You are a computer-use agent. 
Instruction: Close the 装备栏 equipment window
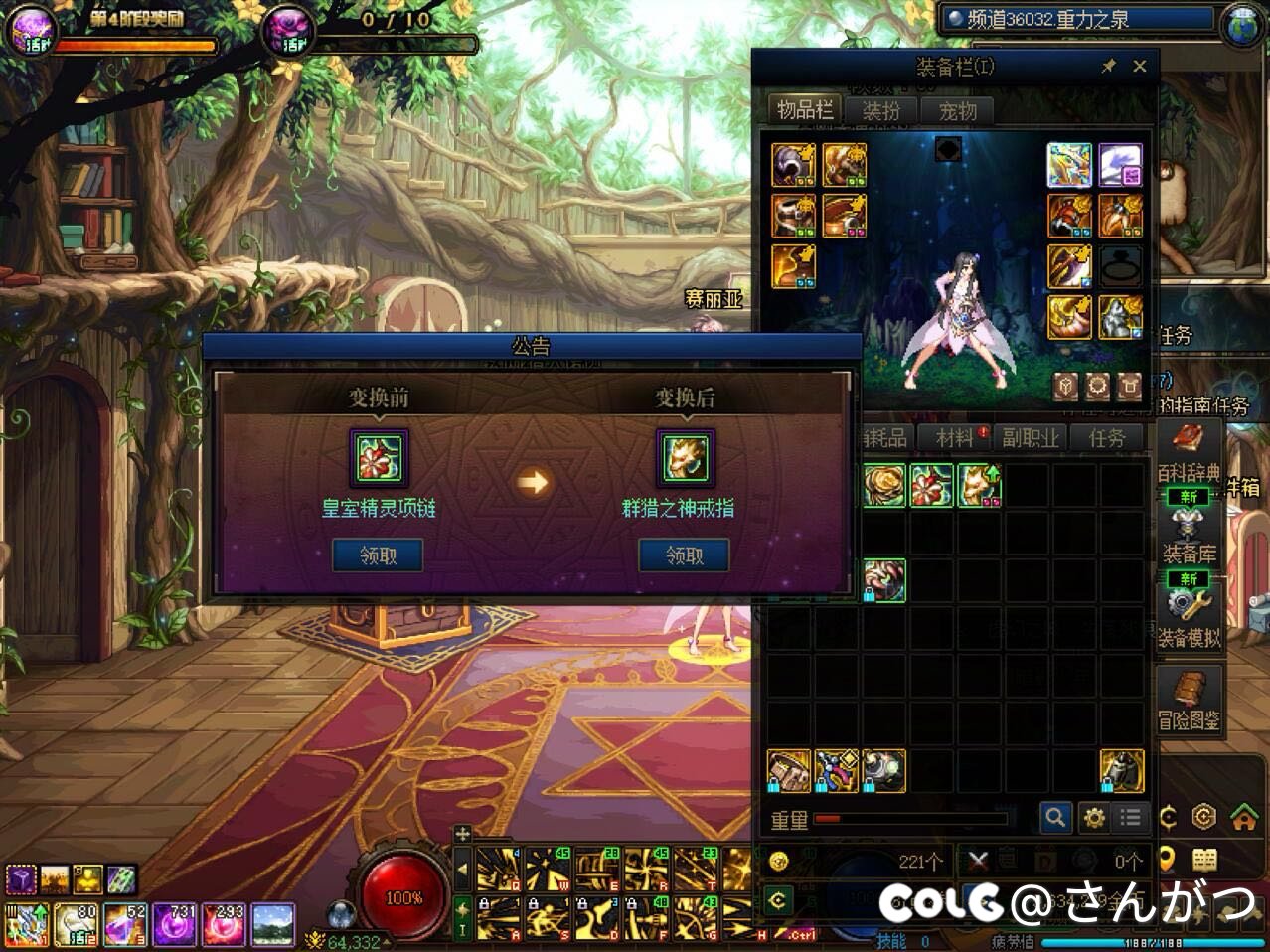[x=1140, y=67]
